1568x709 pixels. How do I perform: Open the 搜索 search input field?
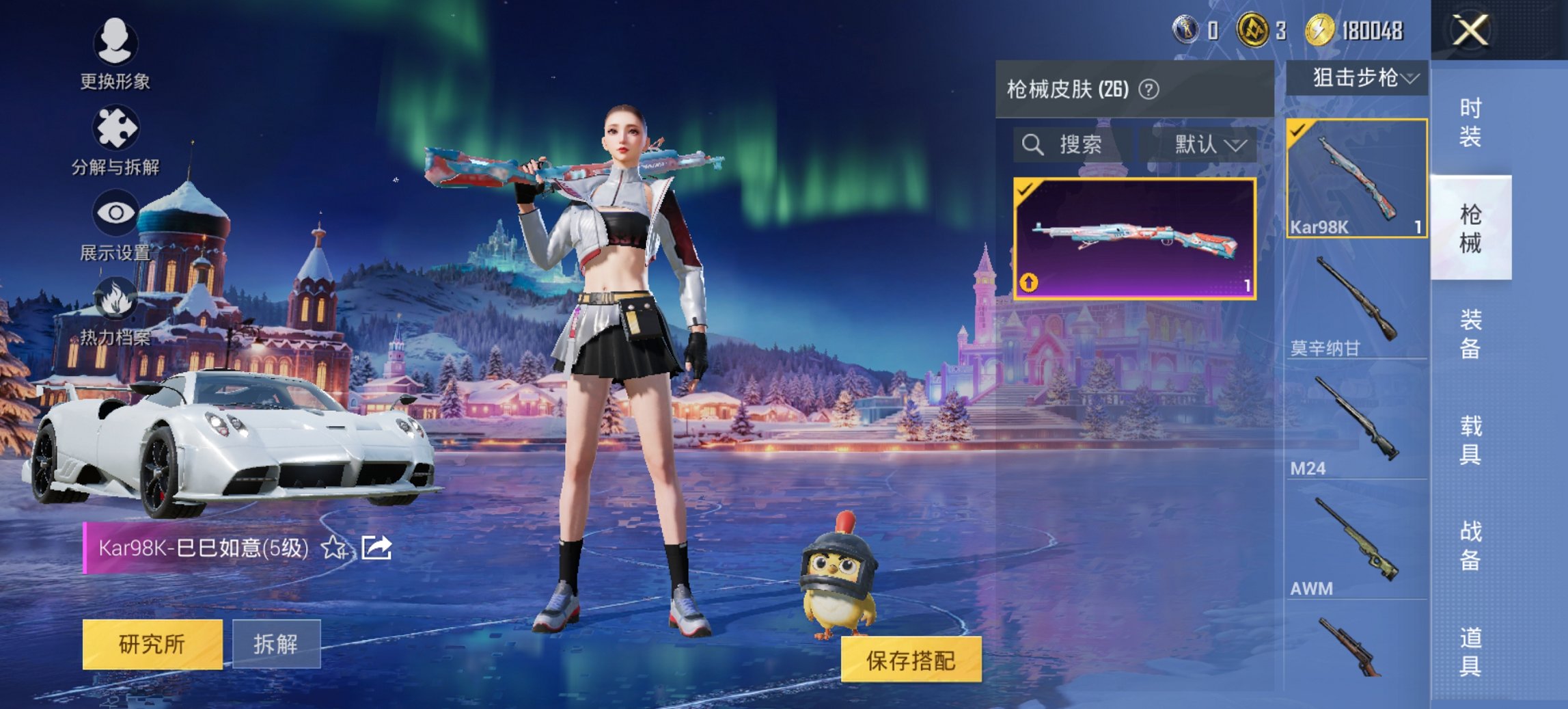click(1079, 146)
